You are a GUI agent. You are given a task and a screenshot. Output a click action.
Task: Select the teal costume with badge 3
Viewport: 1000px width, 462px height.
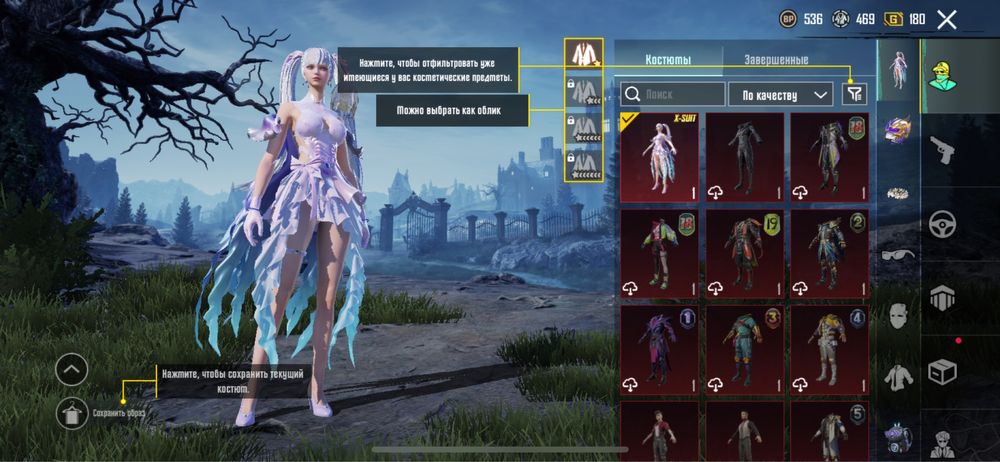pos(745,349)
